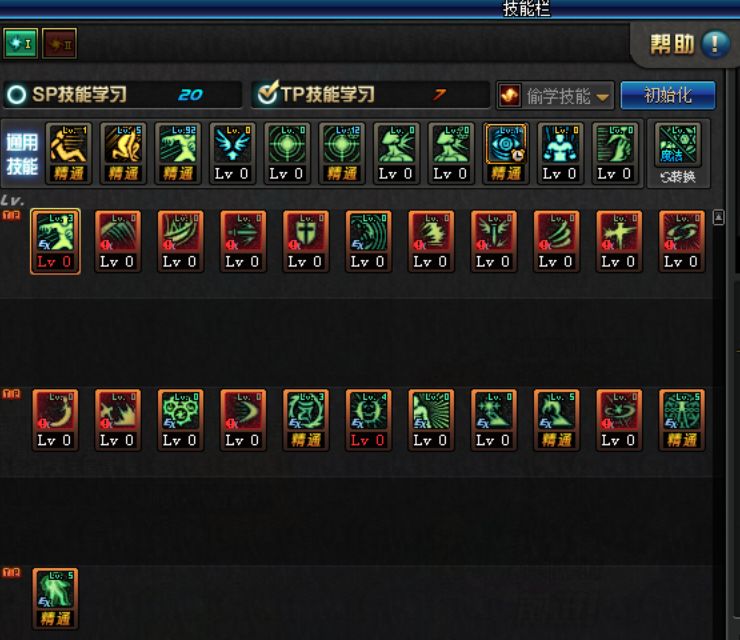Select the lone skill in the bottom row
This screenshot has height=640, width=740.
[x=55, y=591]
